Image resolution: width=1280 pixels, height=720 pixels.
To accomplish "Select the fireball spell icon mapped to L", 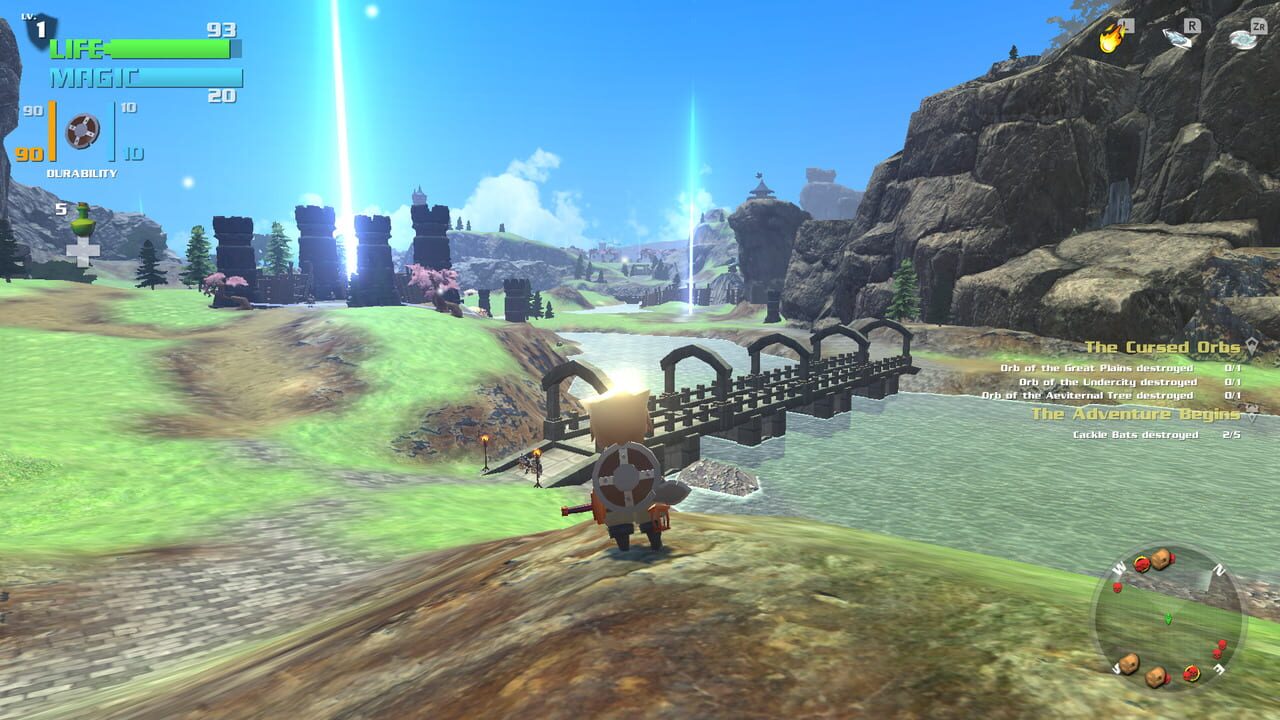I will point(1110,40).
